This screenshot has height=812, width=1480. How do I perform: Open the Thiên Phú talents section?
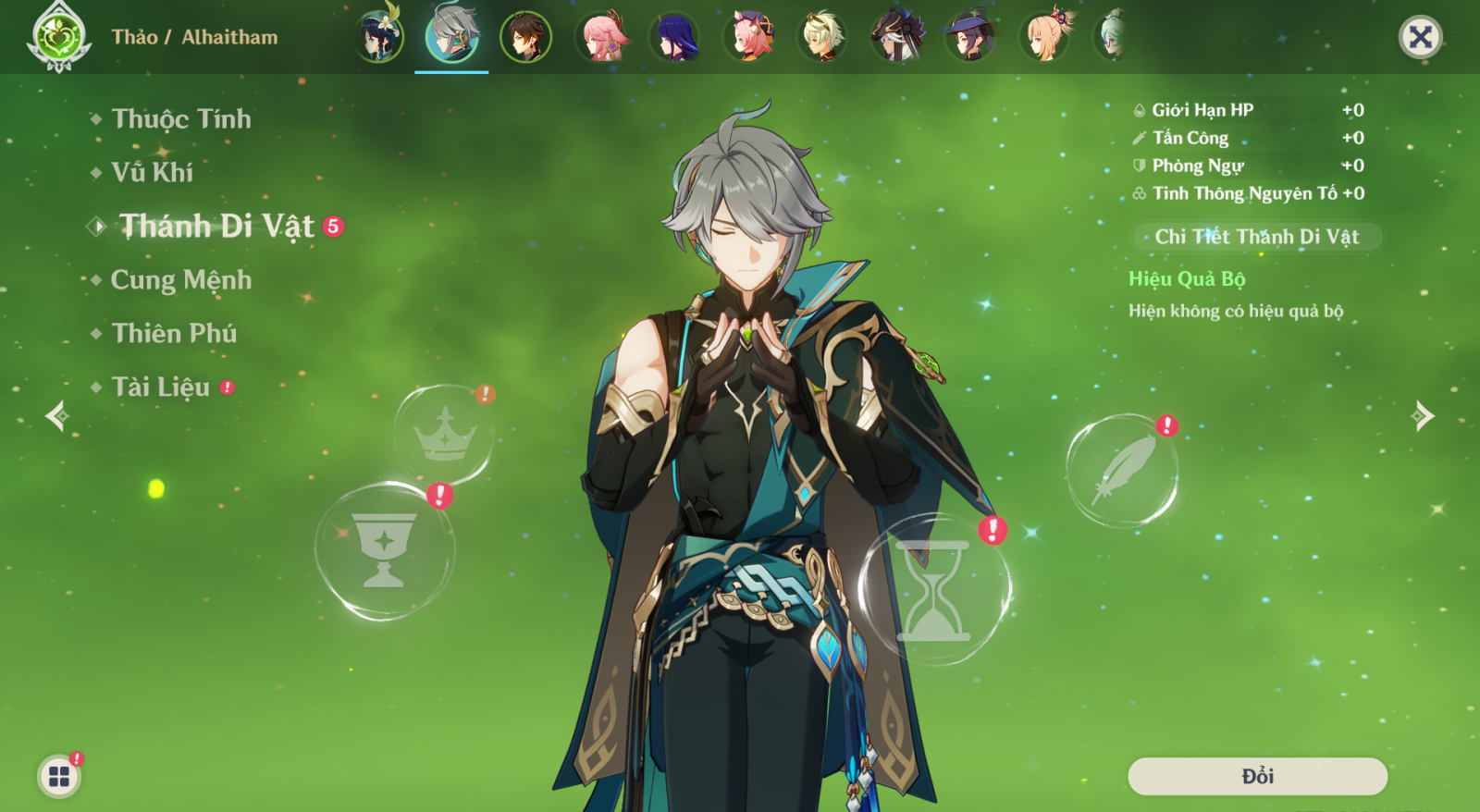[174, 334]
